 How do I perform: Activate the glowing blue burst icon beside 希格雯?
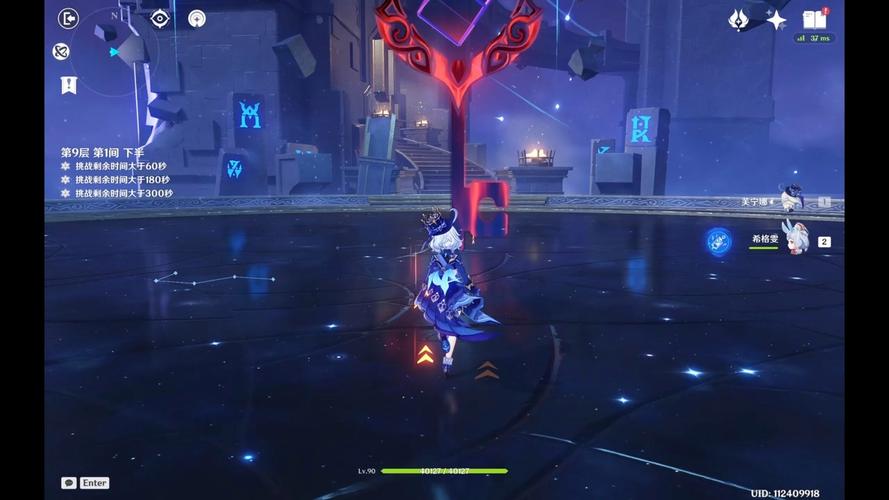(718, 240)
